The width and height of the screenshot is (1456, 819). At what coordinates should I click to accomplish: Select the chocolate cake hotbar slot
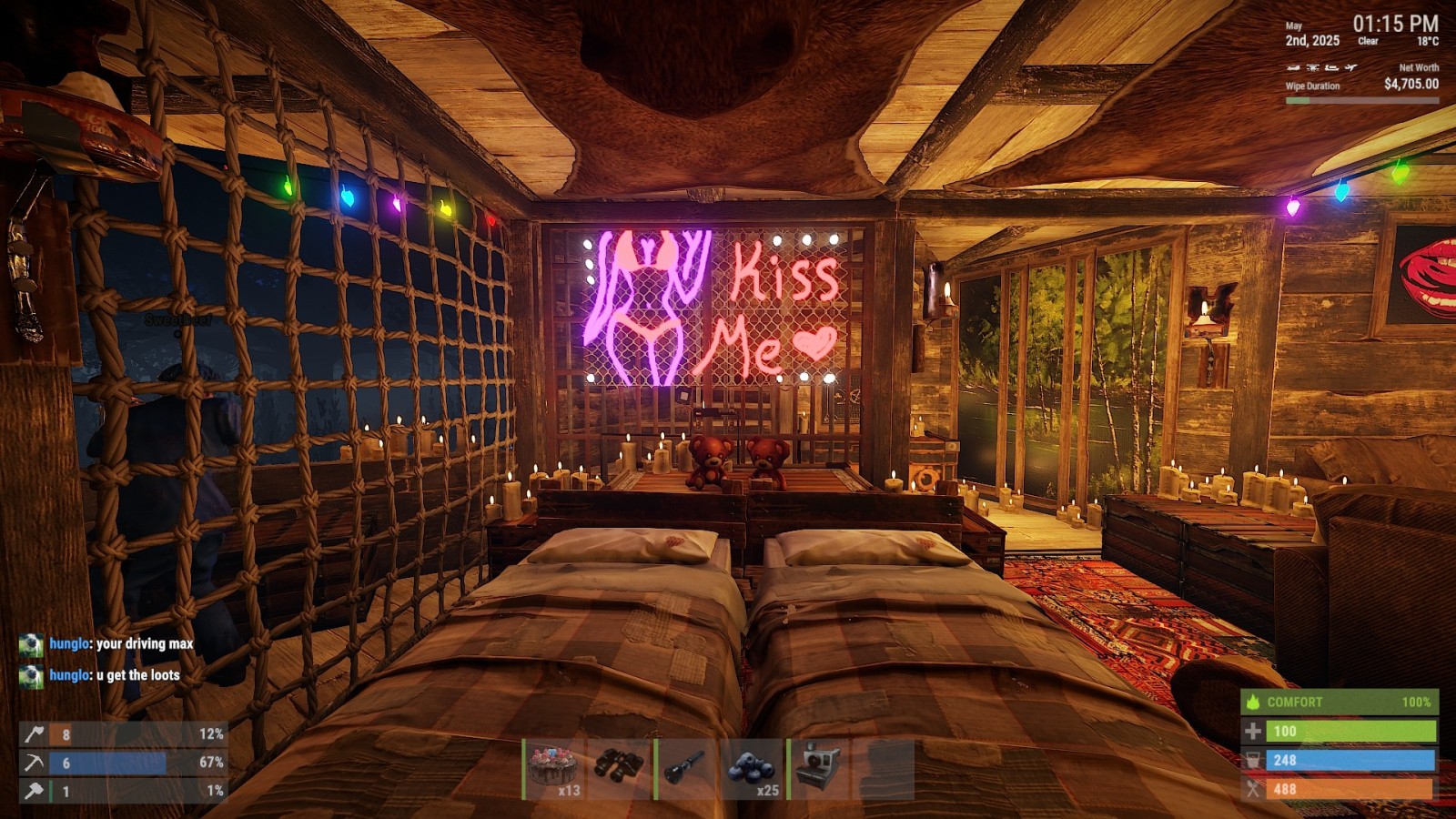[554, 768]
